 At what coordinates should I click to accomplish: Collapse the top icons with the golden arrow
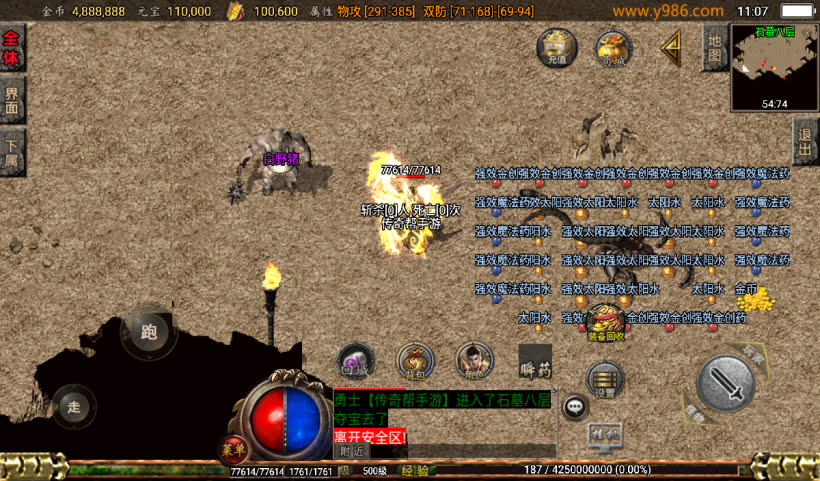[671, 47]
